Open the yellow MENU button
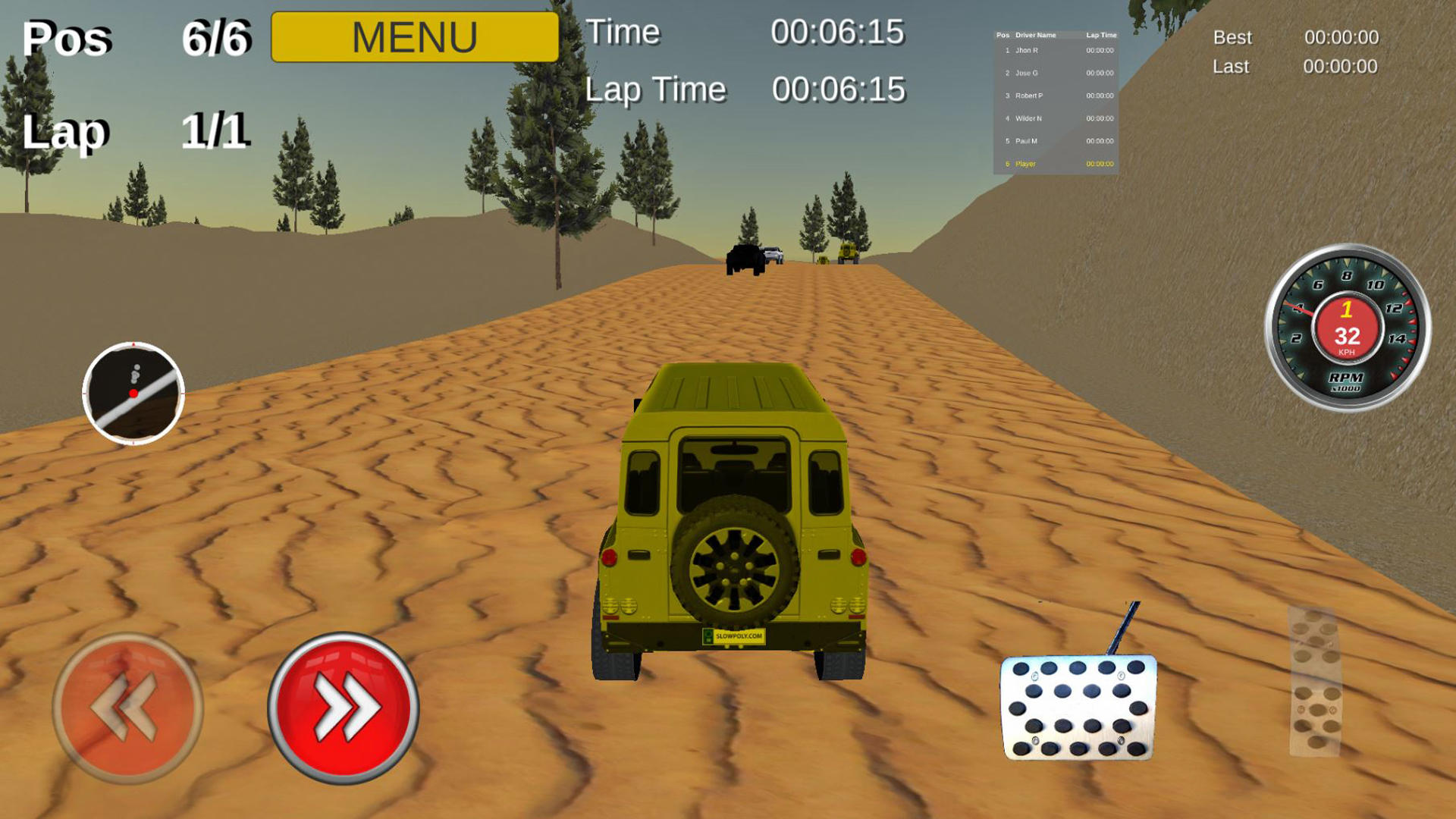 pyautogui.click(x=416, y=34)
